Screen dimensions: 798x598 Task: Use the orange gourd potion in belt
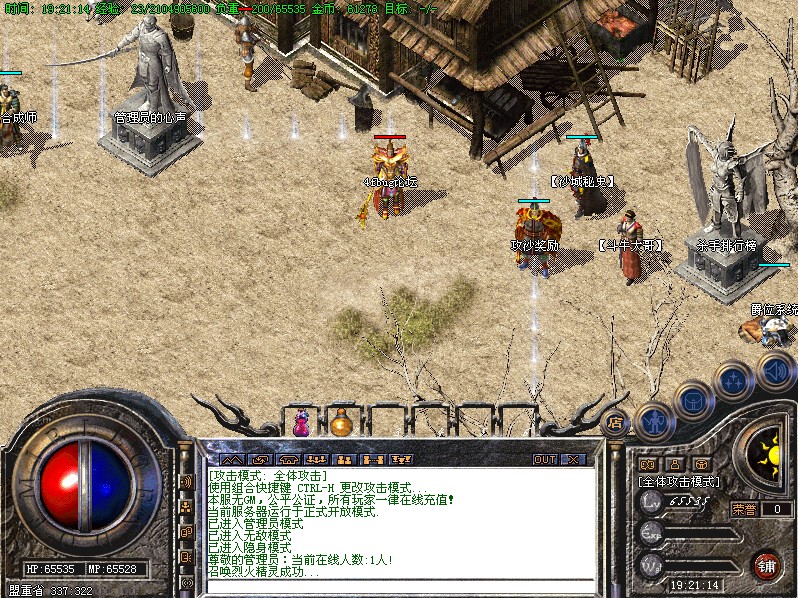click(x=342, y=424)
